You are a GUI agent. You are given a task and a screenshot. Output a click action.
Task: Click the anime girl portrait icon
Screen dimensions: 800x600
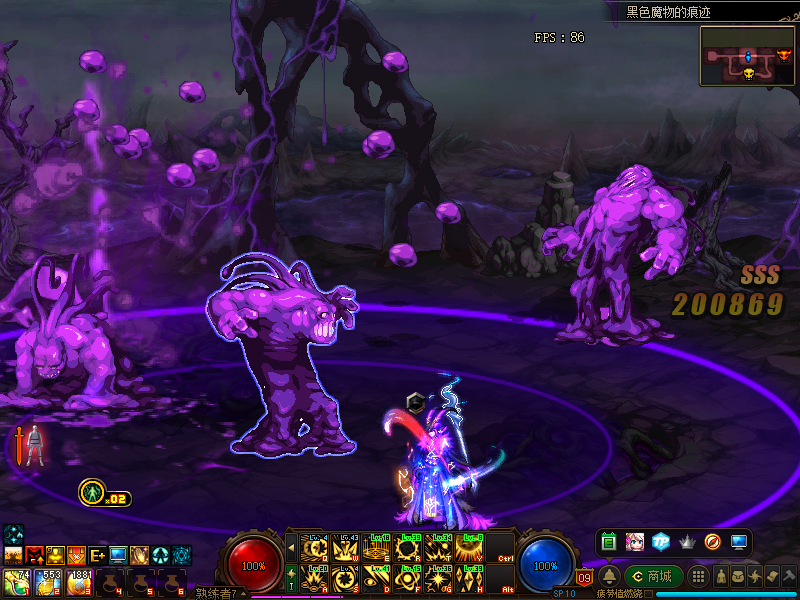click(x=634, y=541)
